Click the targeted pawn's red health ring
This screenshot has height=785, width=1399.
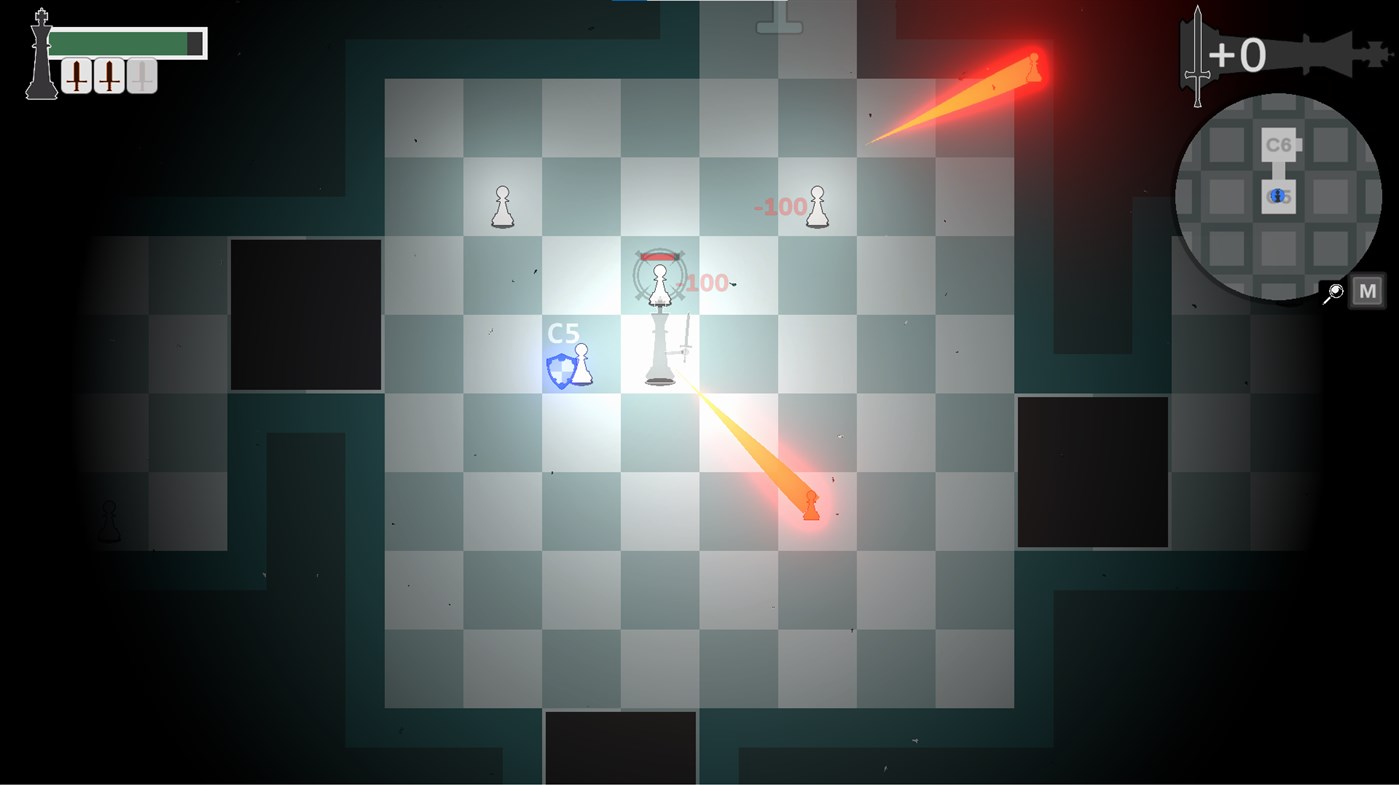coord(658,255)
